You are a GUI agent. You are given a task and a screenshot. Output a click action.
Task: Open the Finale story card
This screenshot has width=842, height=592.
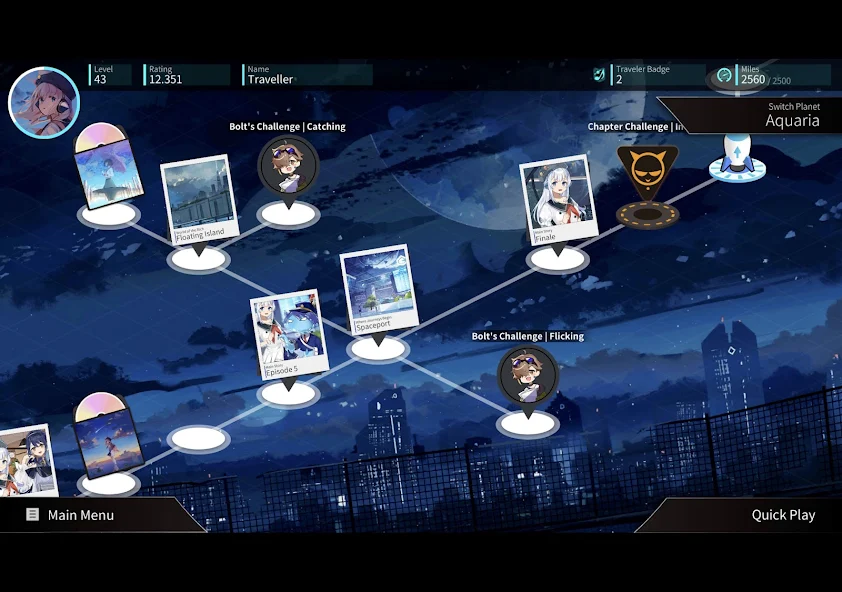(557, 200)
